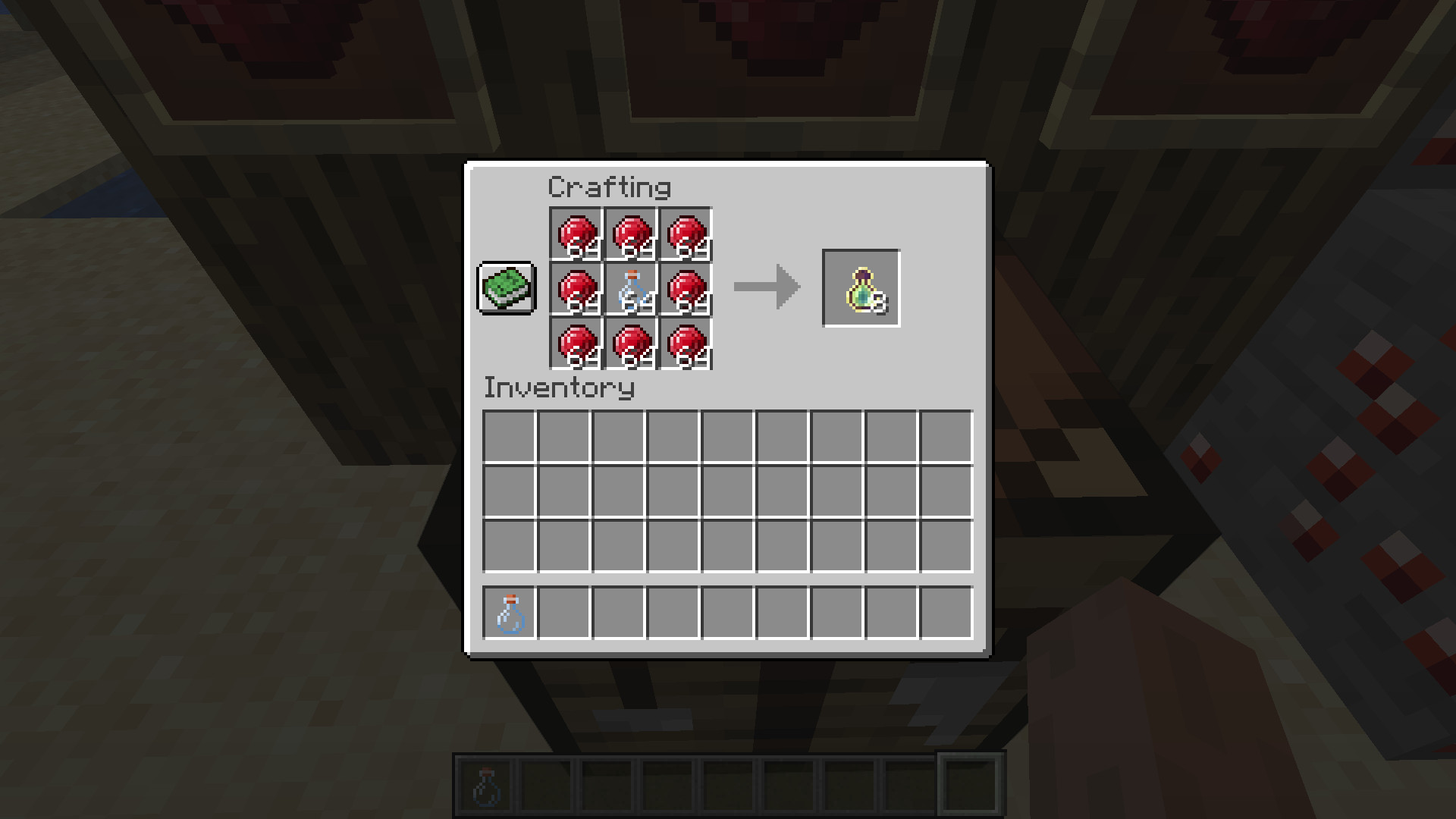The width and height of the screenshot is (1456, 819).
Task: Click the water bottle in the inventory bar
Action: click(x=510, y=614)
